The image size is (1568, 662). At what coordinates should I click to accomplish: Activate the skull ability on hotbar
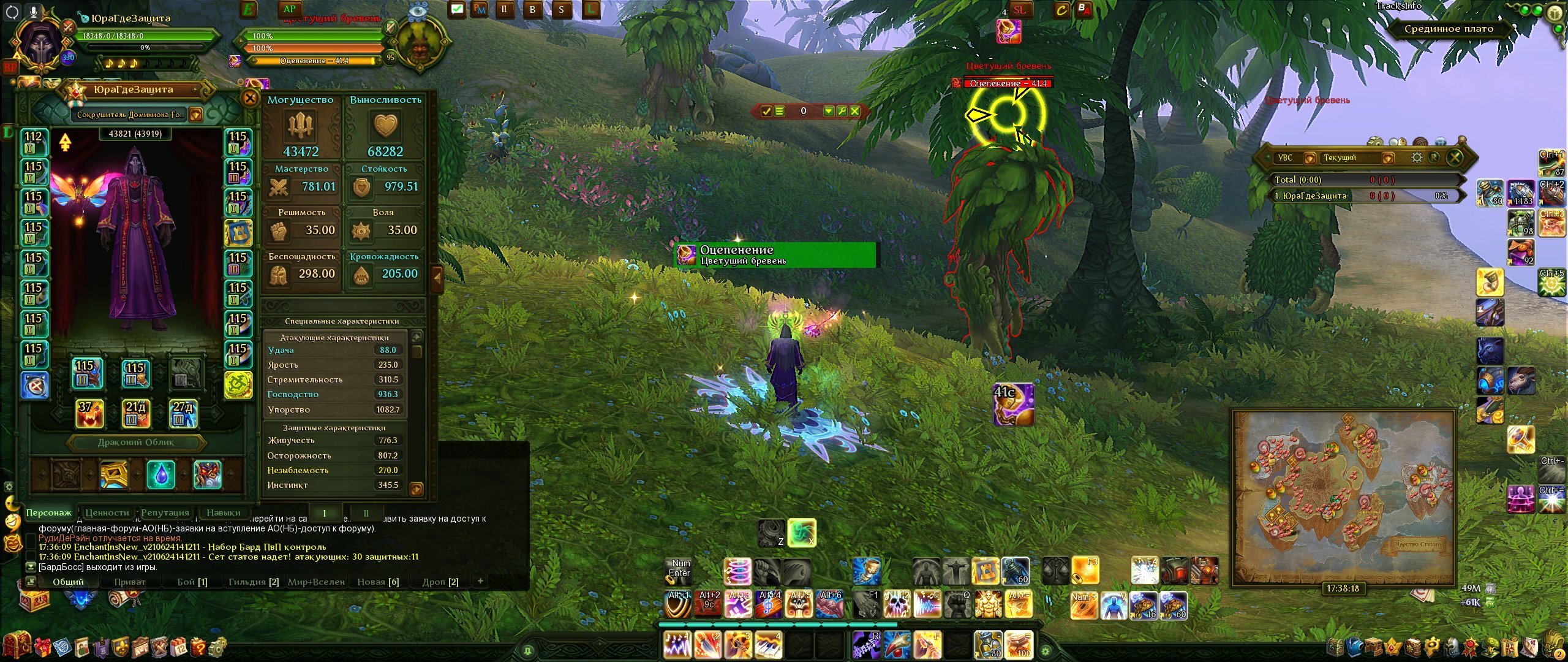898,604
